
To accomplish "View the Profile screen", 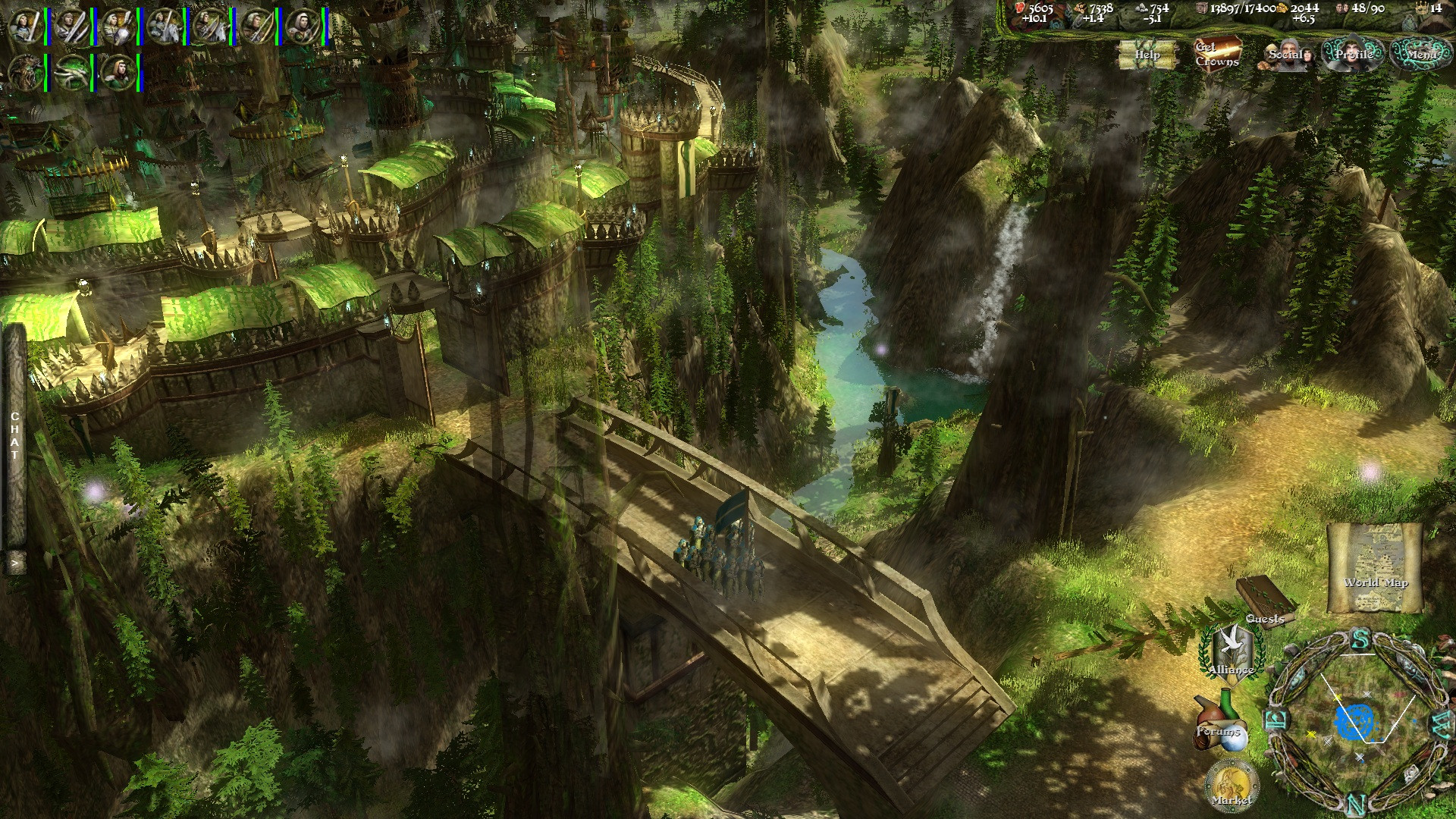I will pos(1354,55).
